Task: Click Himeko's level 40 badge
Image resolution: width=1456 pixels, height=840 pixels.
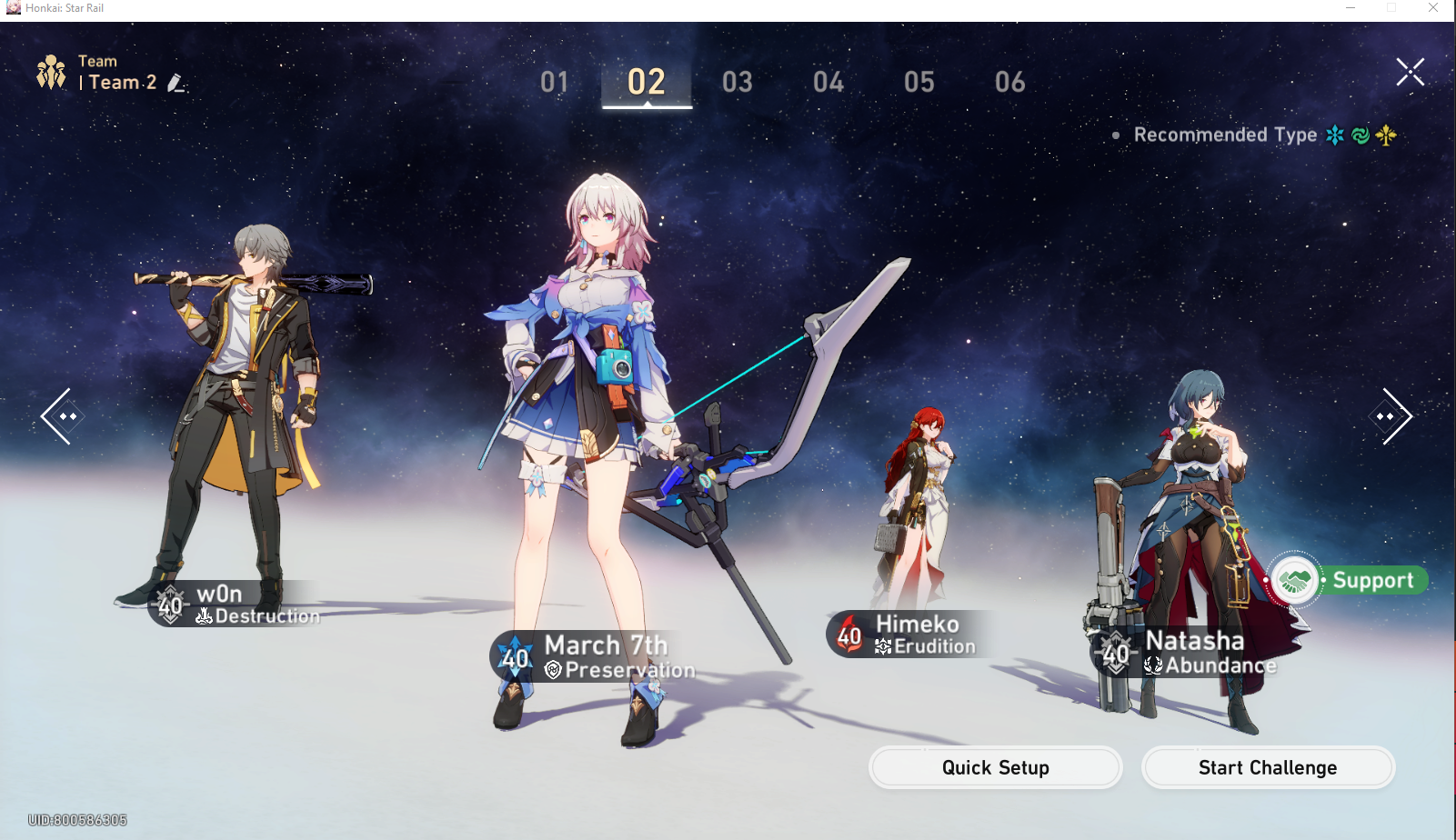Action: [848, 635]
